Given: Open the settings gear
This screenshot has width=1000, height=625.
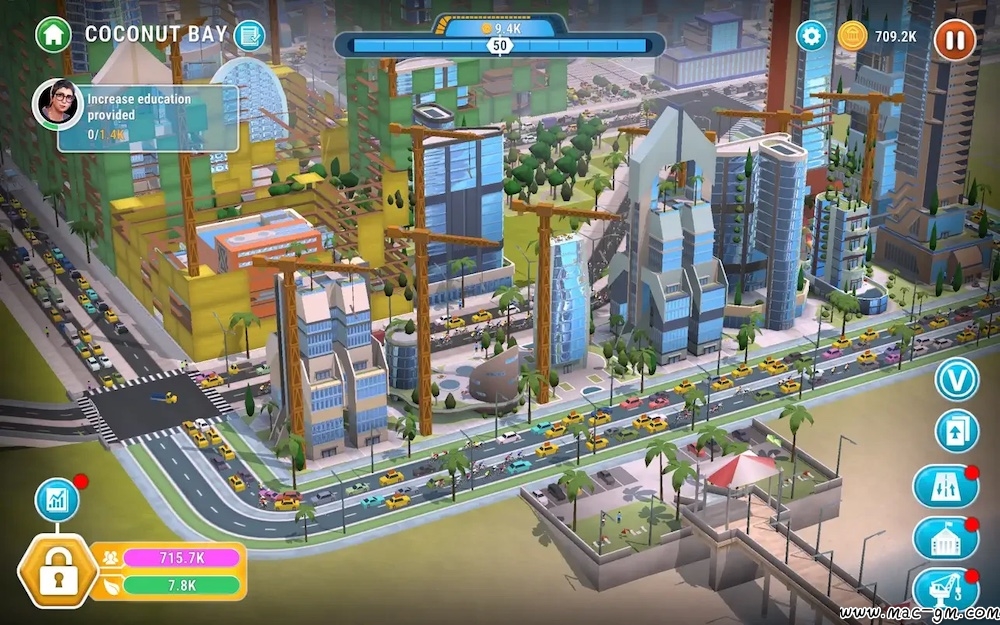Looking at the screenshot, I should [811, 36].
